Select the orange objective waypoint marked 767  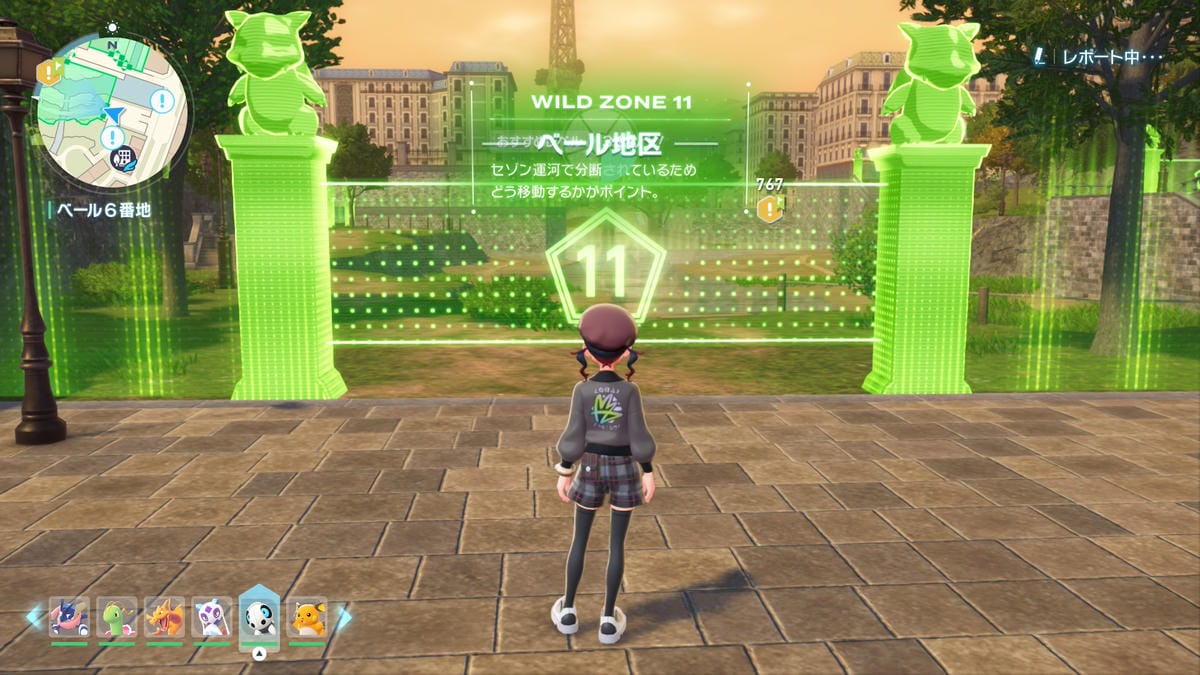coord(769,209)
